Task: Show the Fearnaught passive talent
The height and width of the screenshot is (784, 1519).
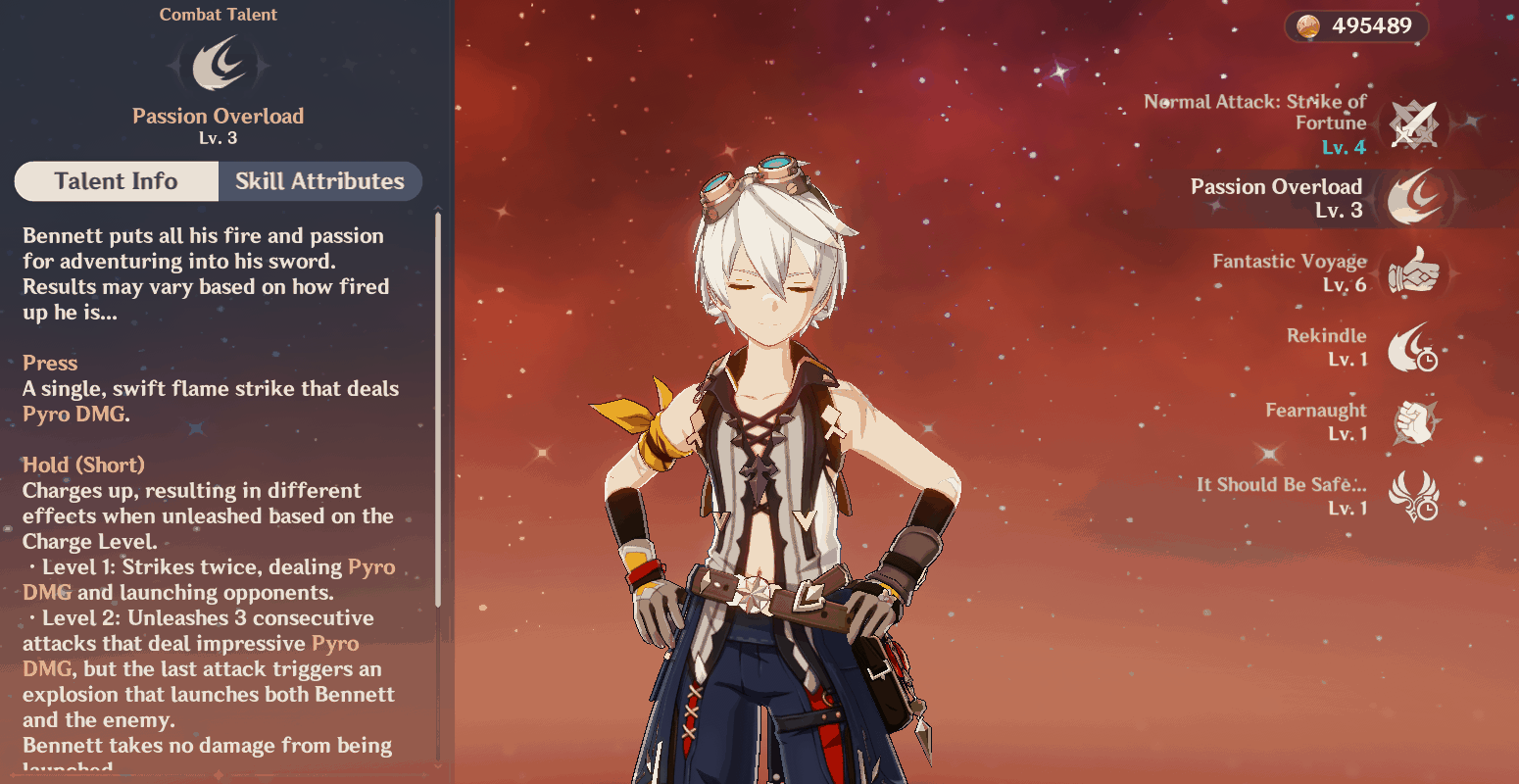Action: pos(1413,421)
